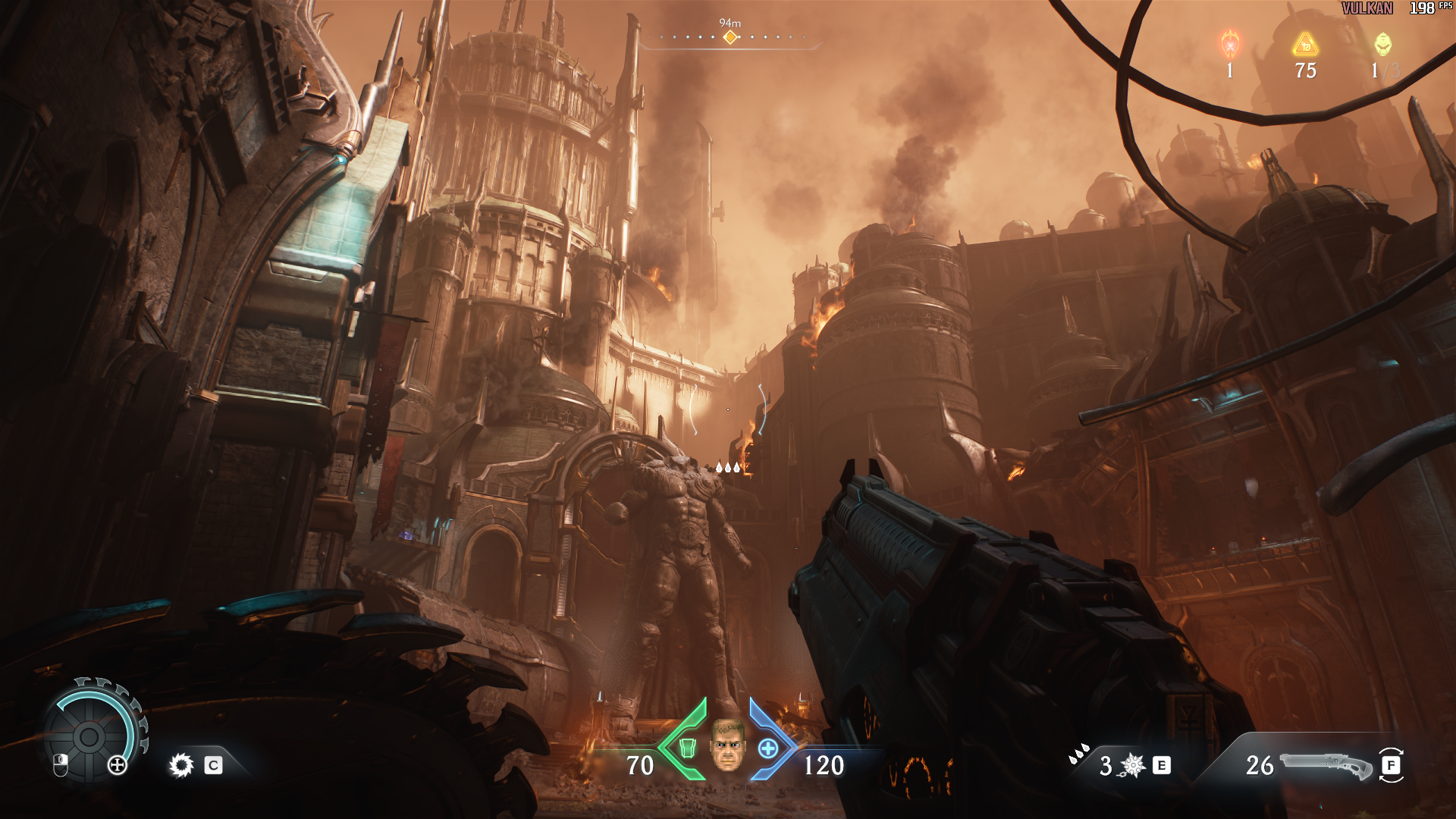Screen dimensions: 1456x819
Task: Click the gold triangle currency icon
Action: (1305, 45)
